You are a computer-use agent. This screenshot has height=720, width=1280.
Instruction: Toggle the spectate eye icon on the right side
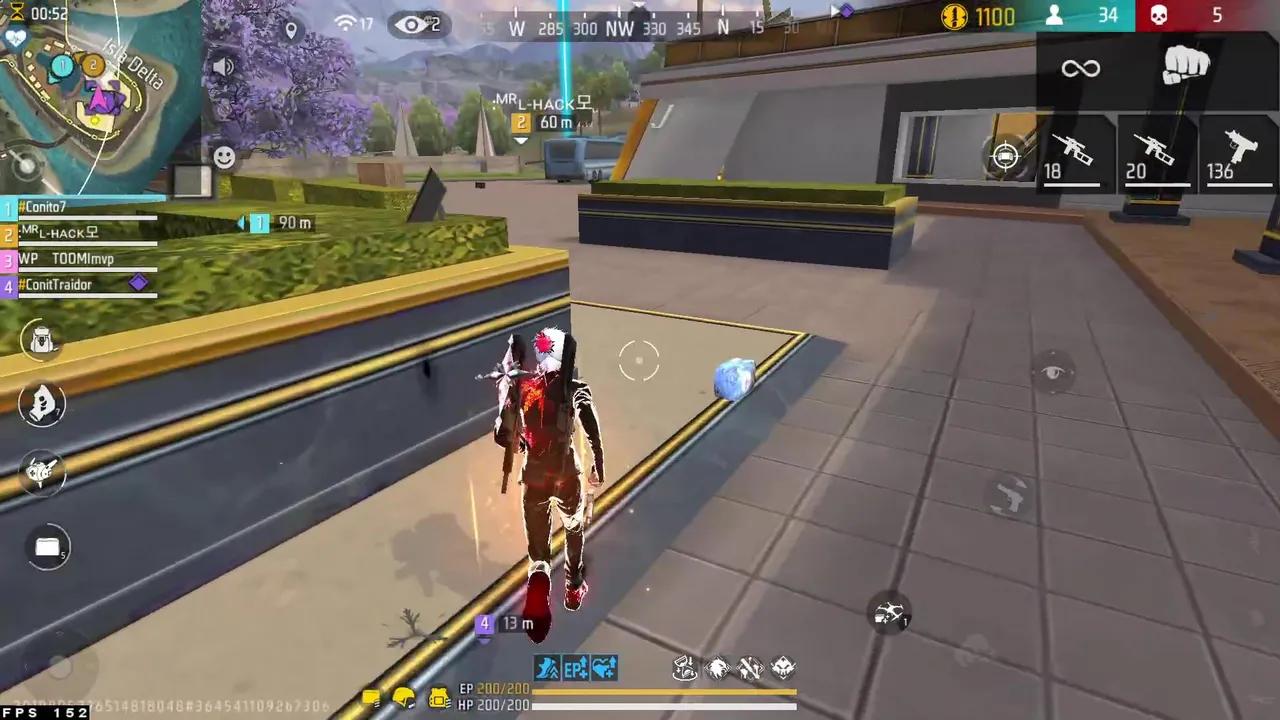[1055, 372]
